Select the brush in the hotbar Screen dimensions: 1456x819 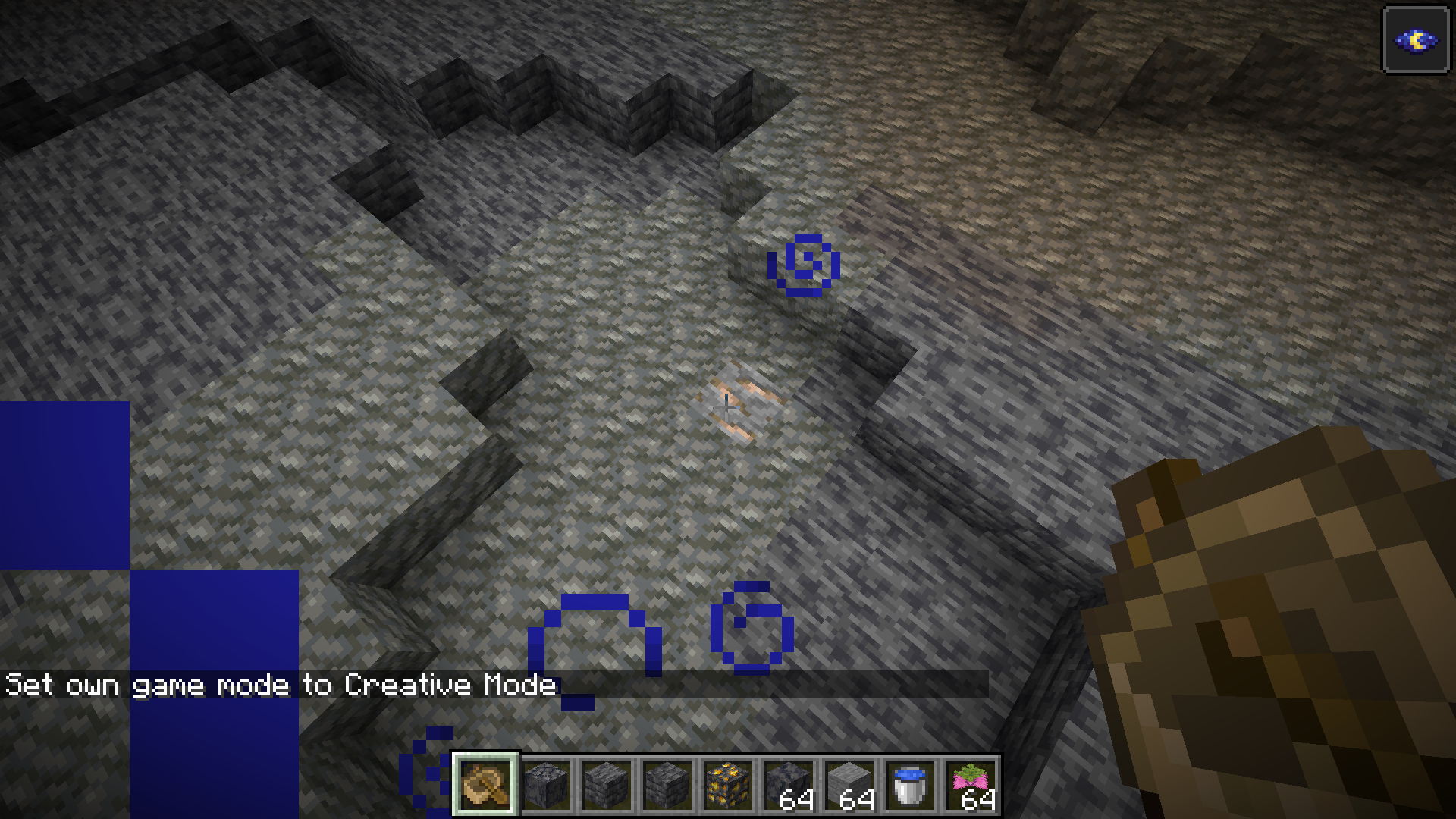(485, 785)
